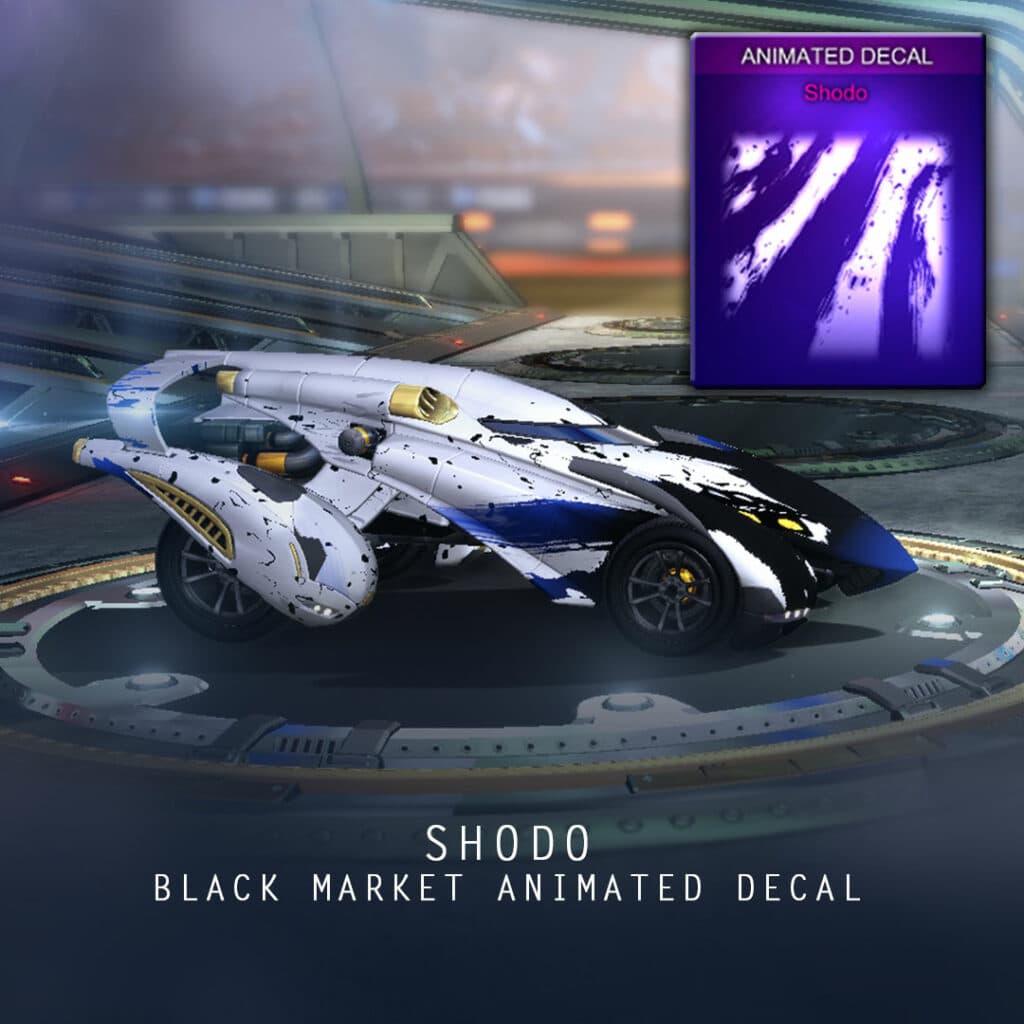This screenshot has width=1024, height=1024.
Task: Select the Shodo animated decal item card
Action: (838, 210)
